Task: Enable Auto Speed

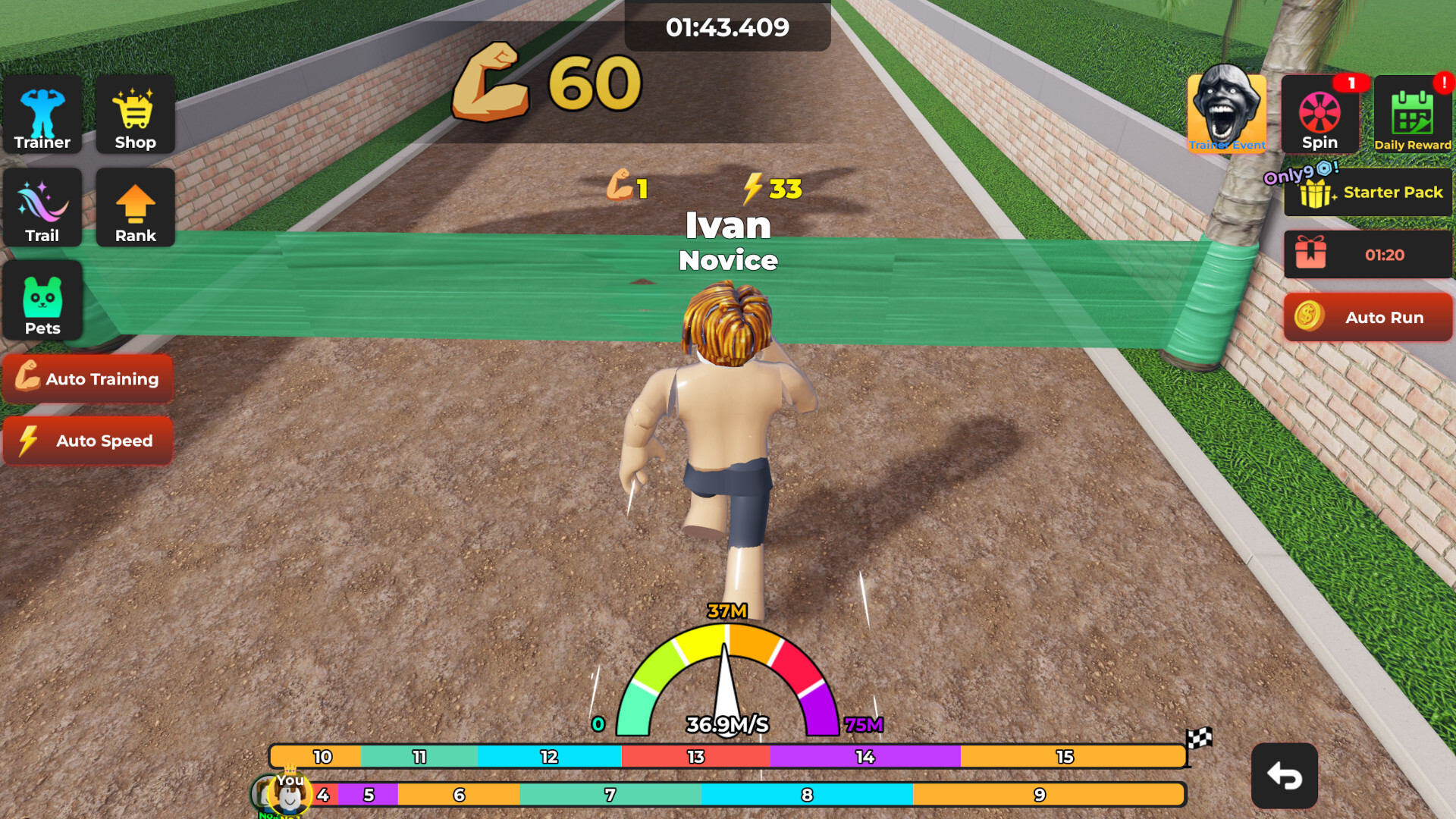Action: click(89, 441)
